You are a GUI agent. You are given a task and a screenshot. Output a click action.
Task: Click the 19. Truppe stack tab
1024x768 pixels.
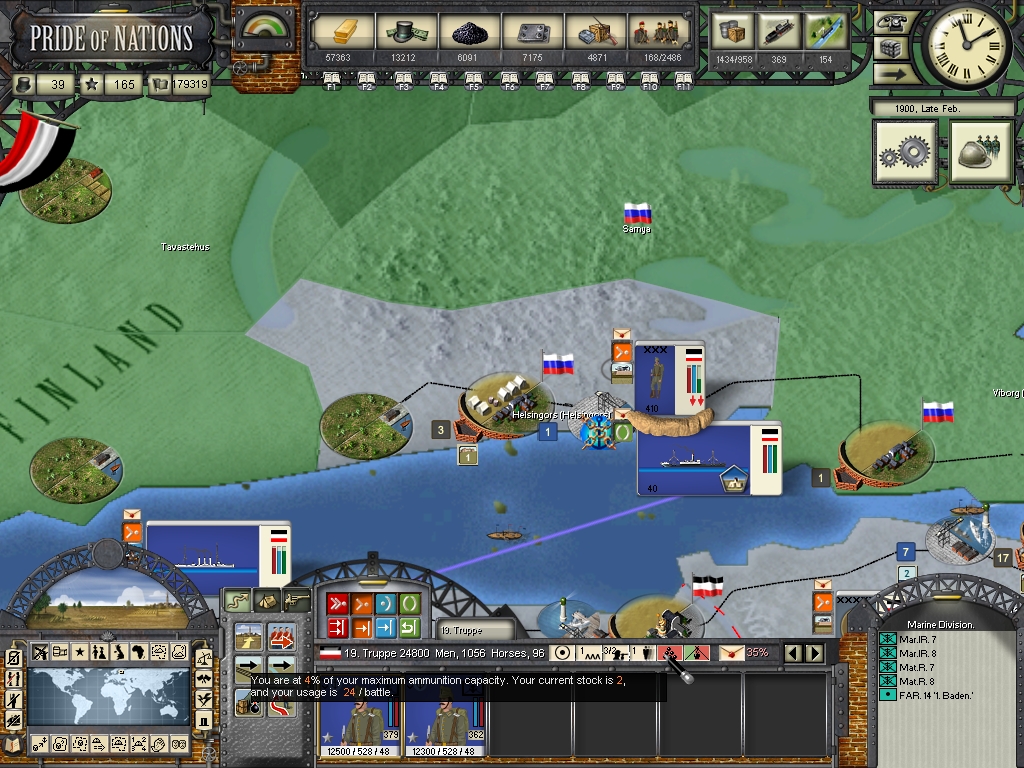click(x=462, y=630)
